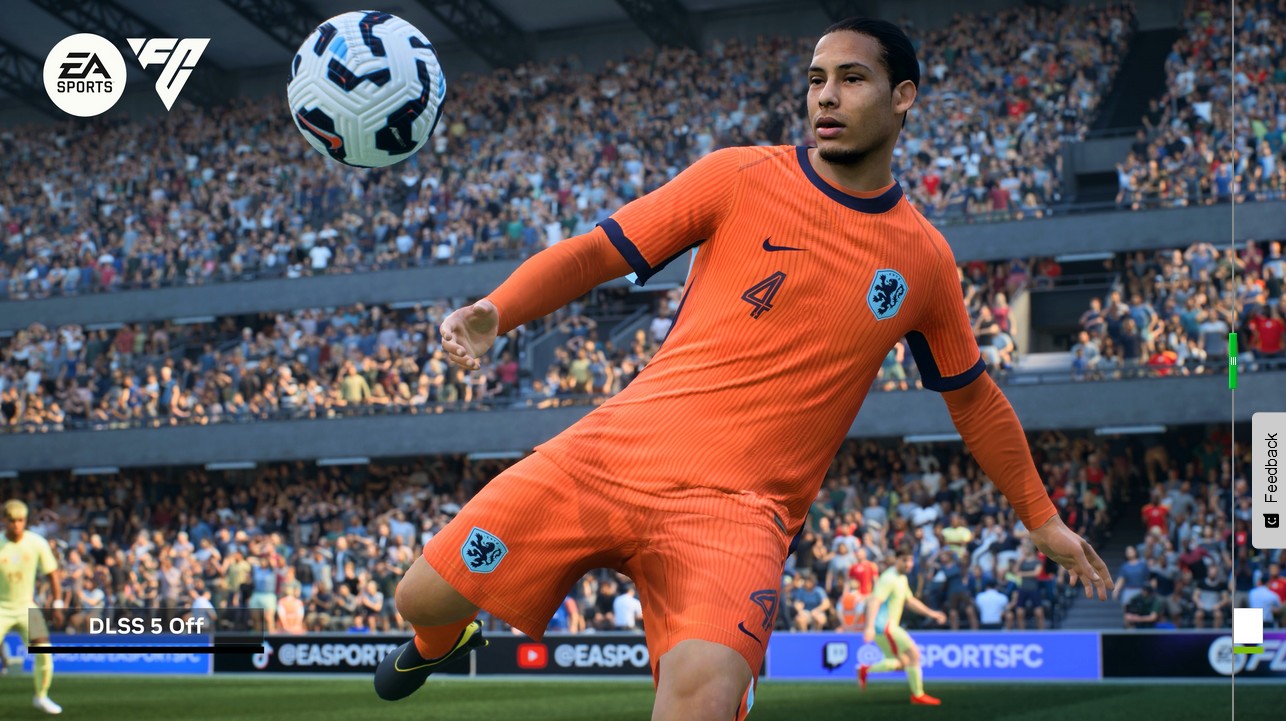The width and height of the screenshot is (1286, 721).
Task: Select the DLSS 5 Off overlay tab
Action: click(x=146, y=627)
